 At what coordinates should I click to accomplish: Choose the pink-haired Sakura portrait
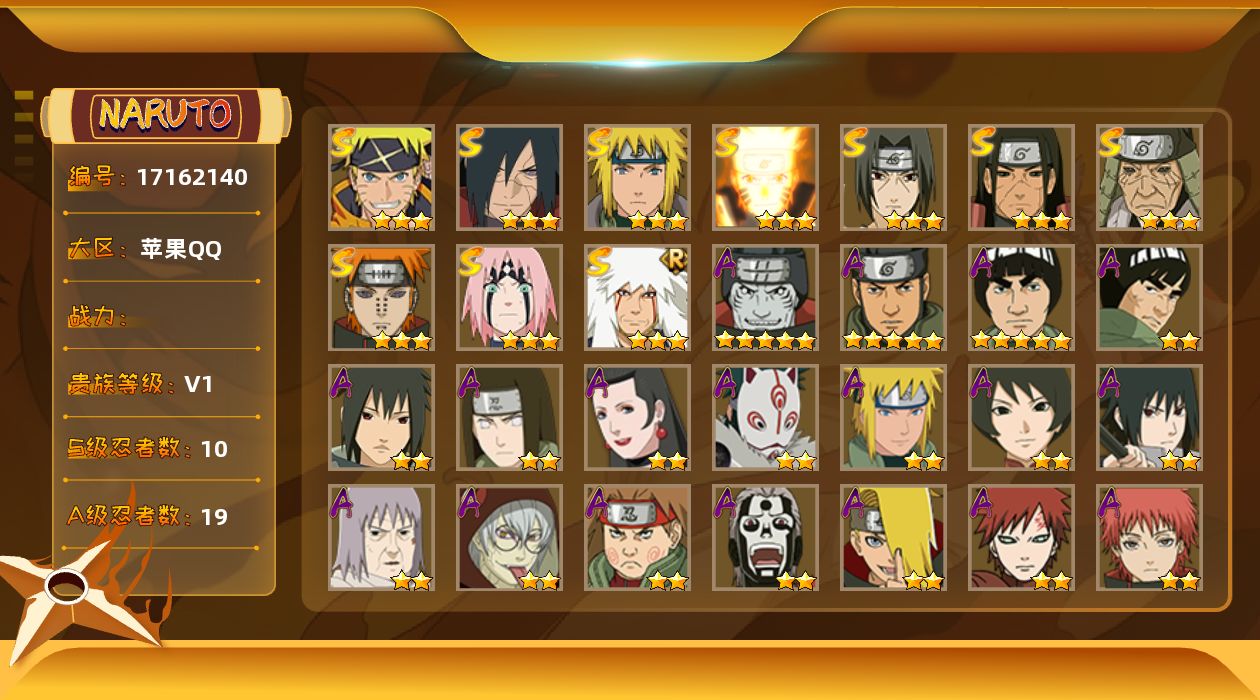[509, 297]
